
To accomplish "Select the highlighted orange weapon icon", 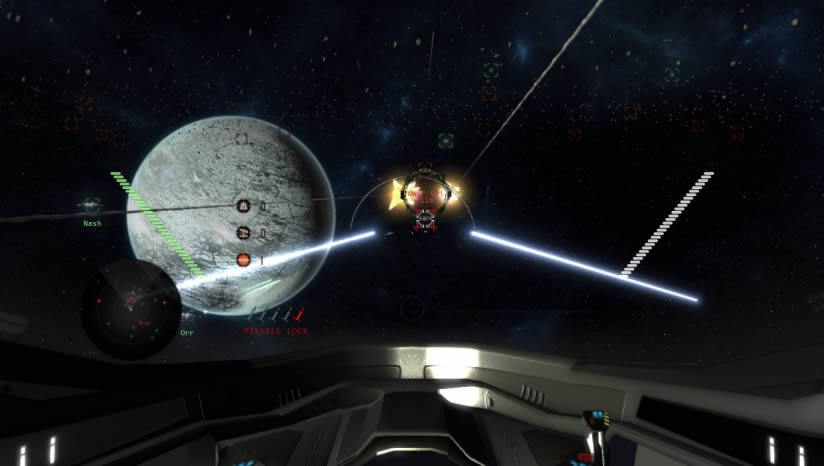I will tap(243, 260).
